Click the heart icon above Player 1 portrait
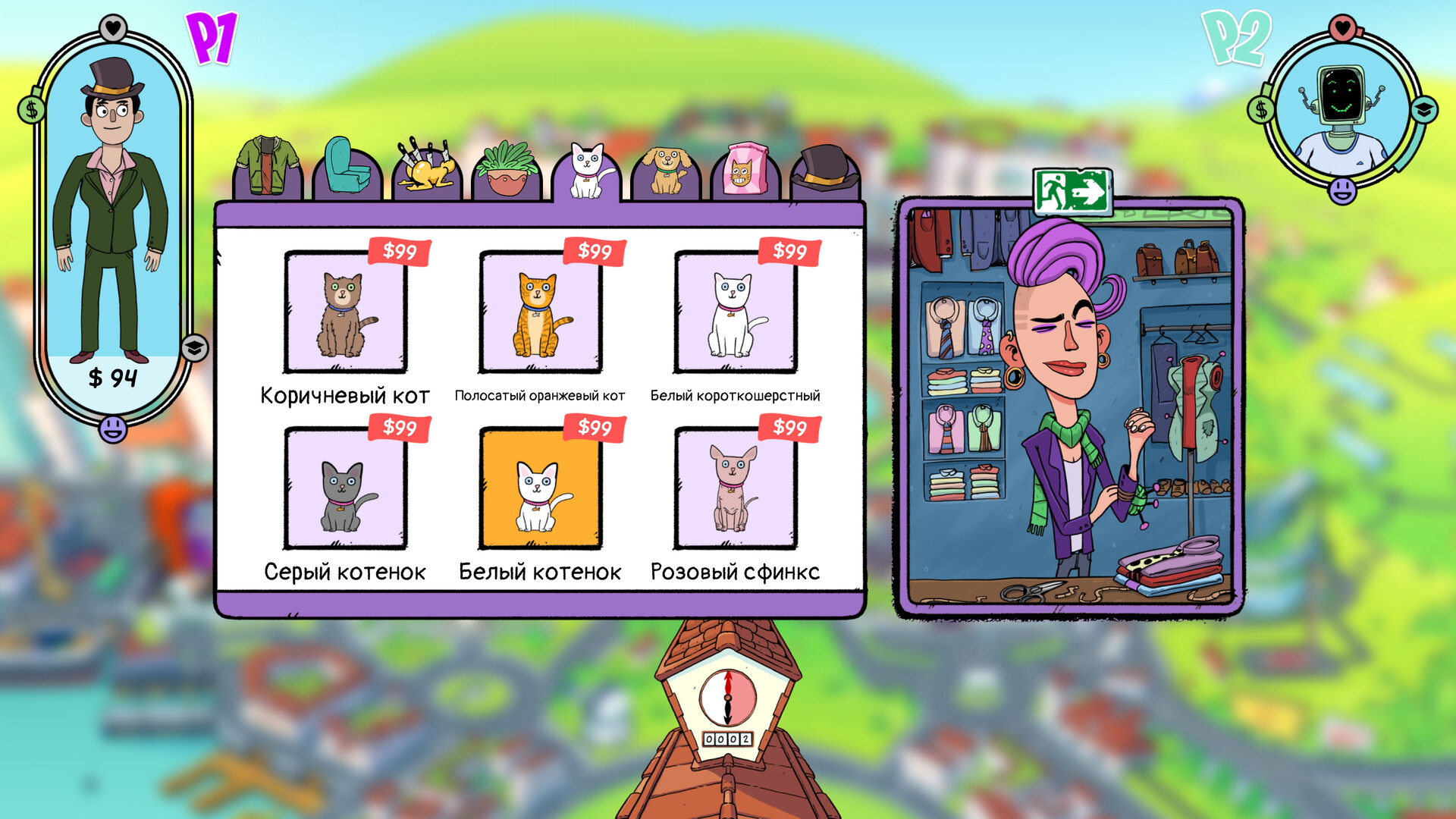Viewport: 1456px width, 819px height. coord(112,27)
